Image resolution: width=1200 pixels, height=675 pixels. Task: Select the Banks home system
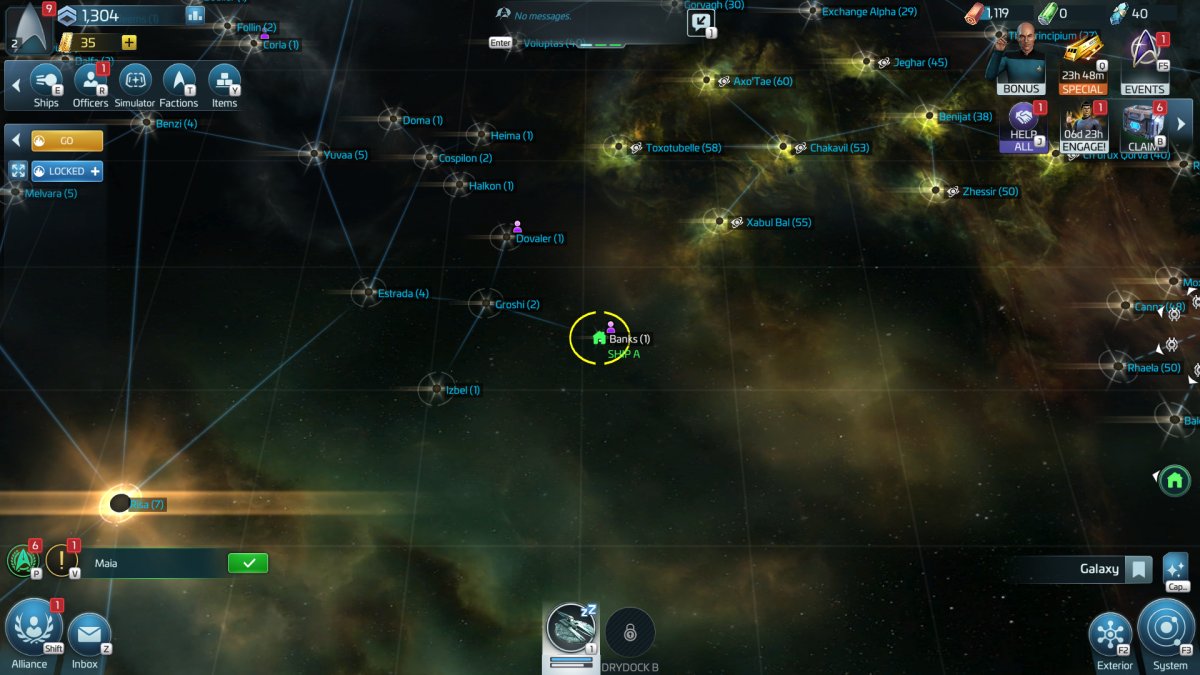tap(600, 338)
